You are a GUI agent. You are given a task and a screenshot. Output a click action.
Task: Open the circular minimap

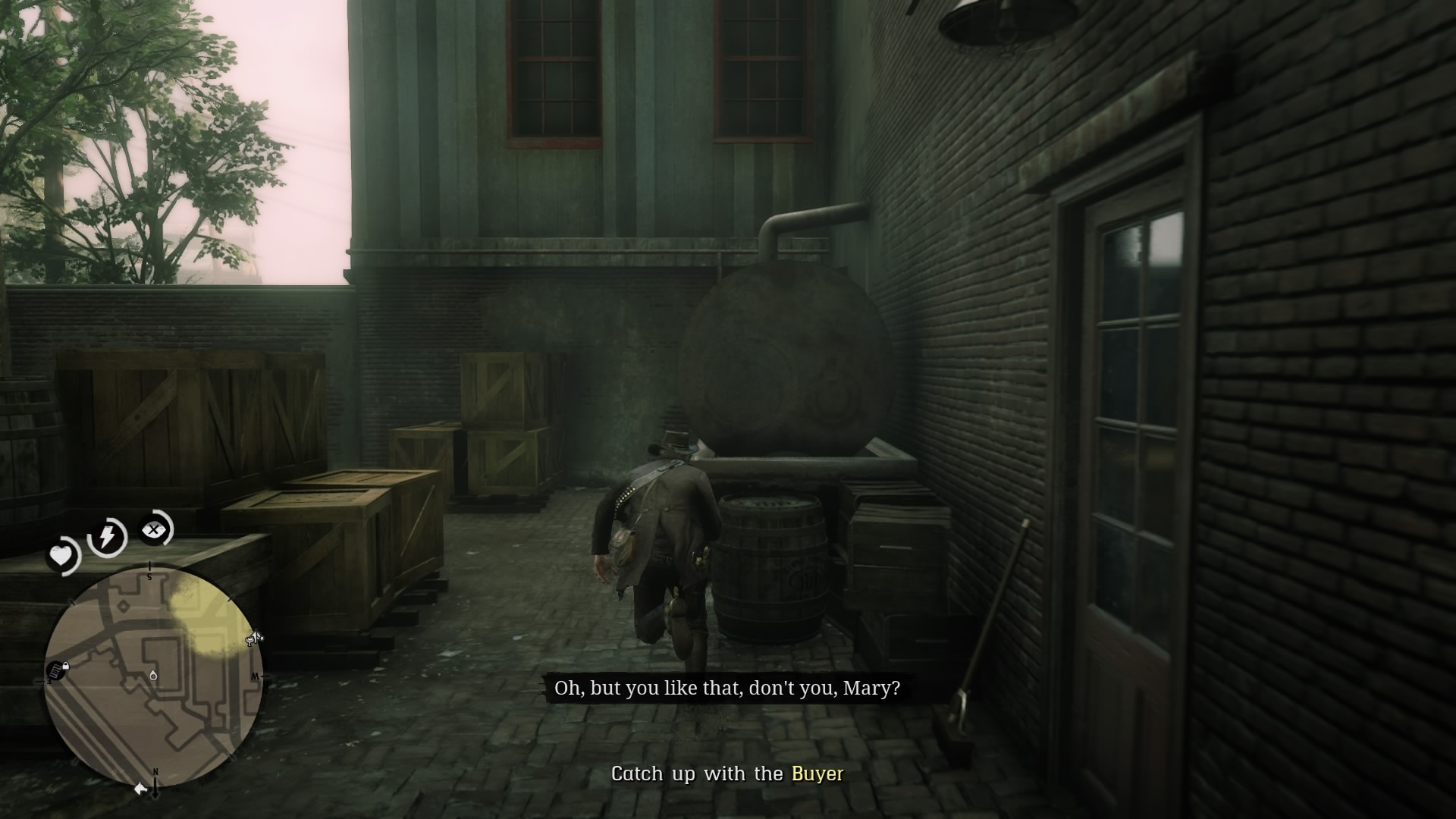point(153,677)
